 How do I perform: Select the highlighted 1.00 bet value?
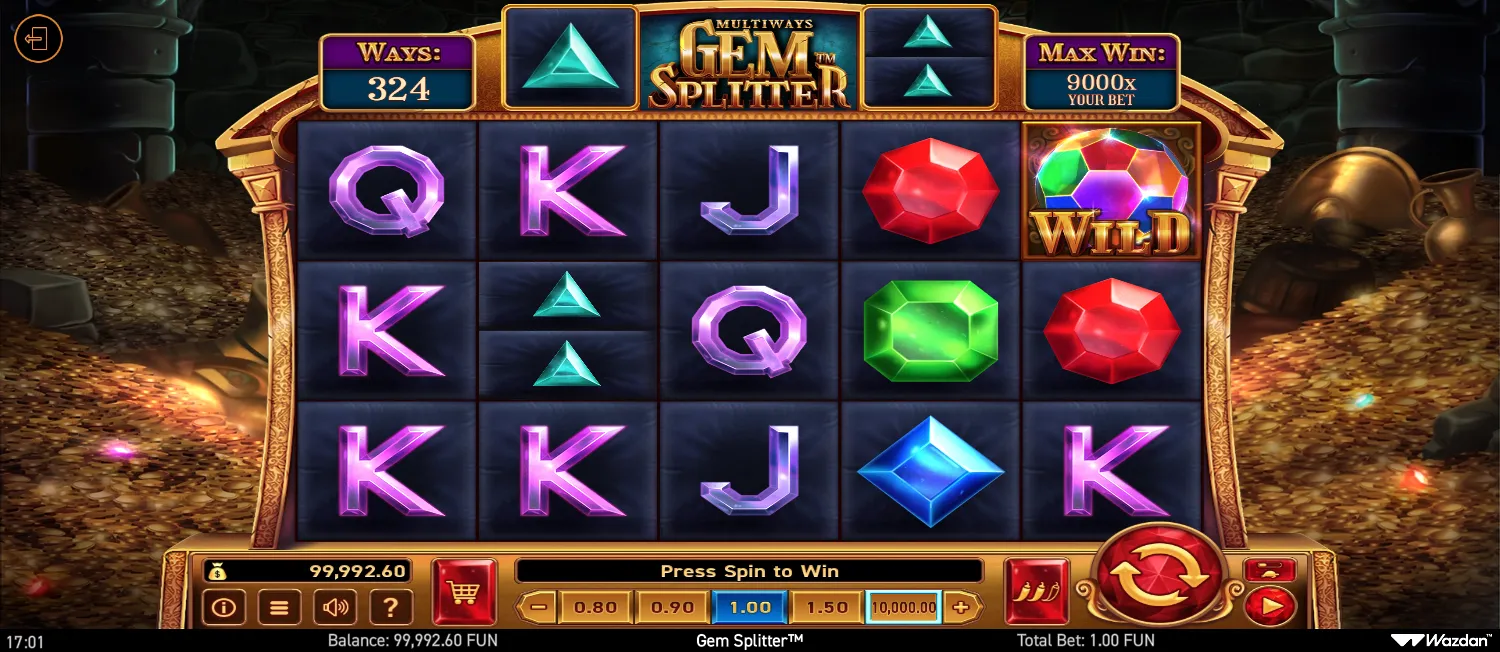(x=750, y=607)
